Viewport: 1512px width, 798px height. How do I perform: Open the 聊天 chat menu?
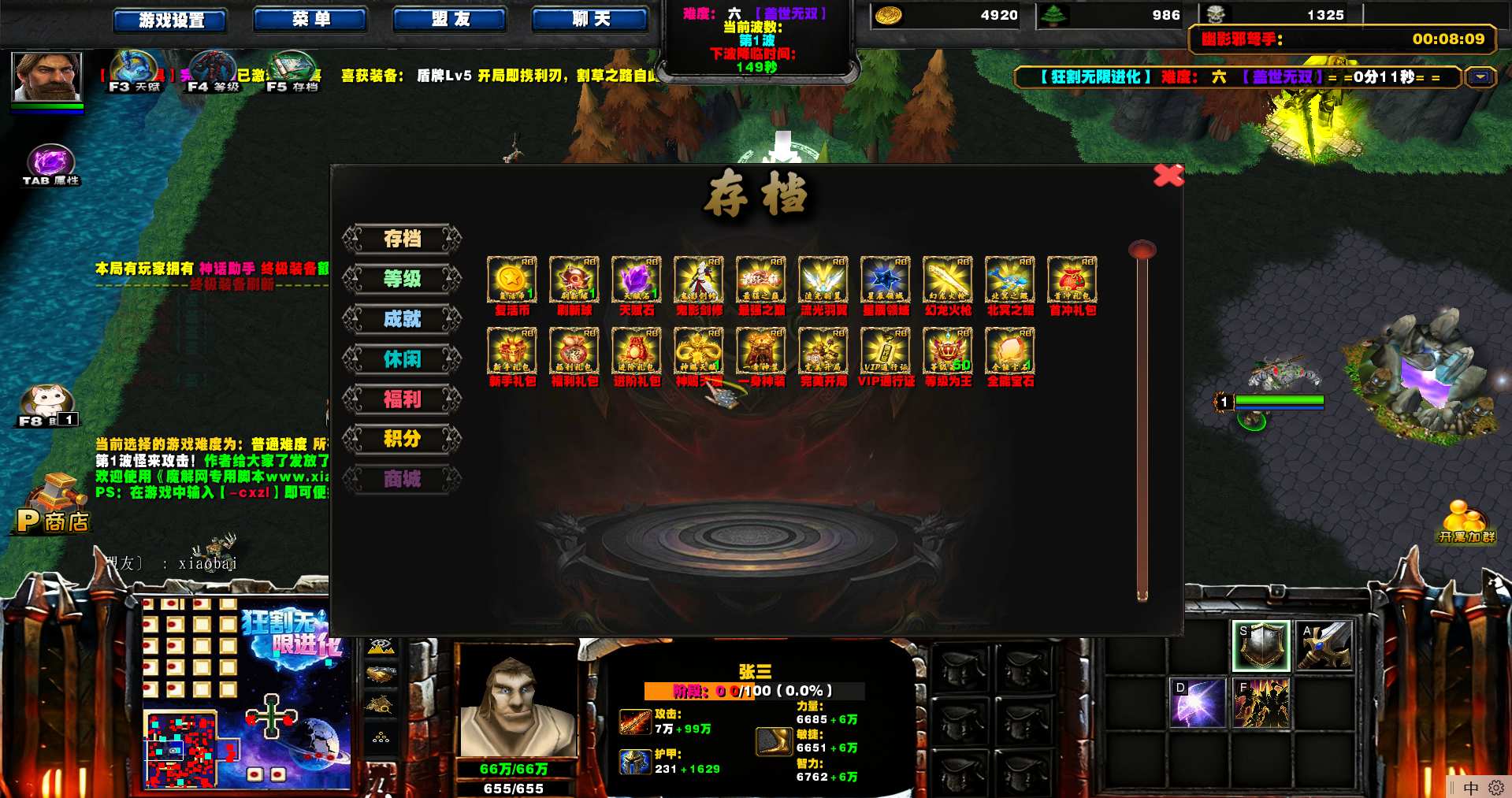tap(590, 19)
